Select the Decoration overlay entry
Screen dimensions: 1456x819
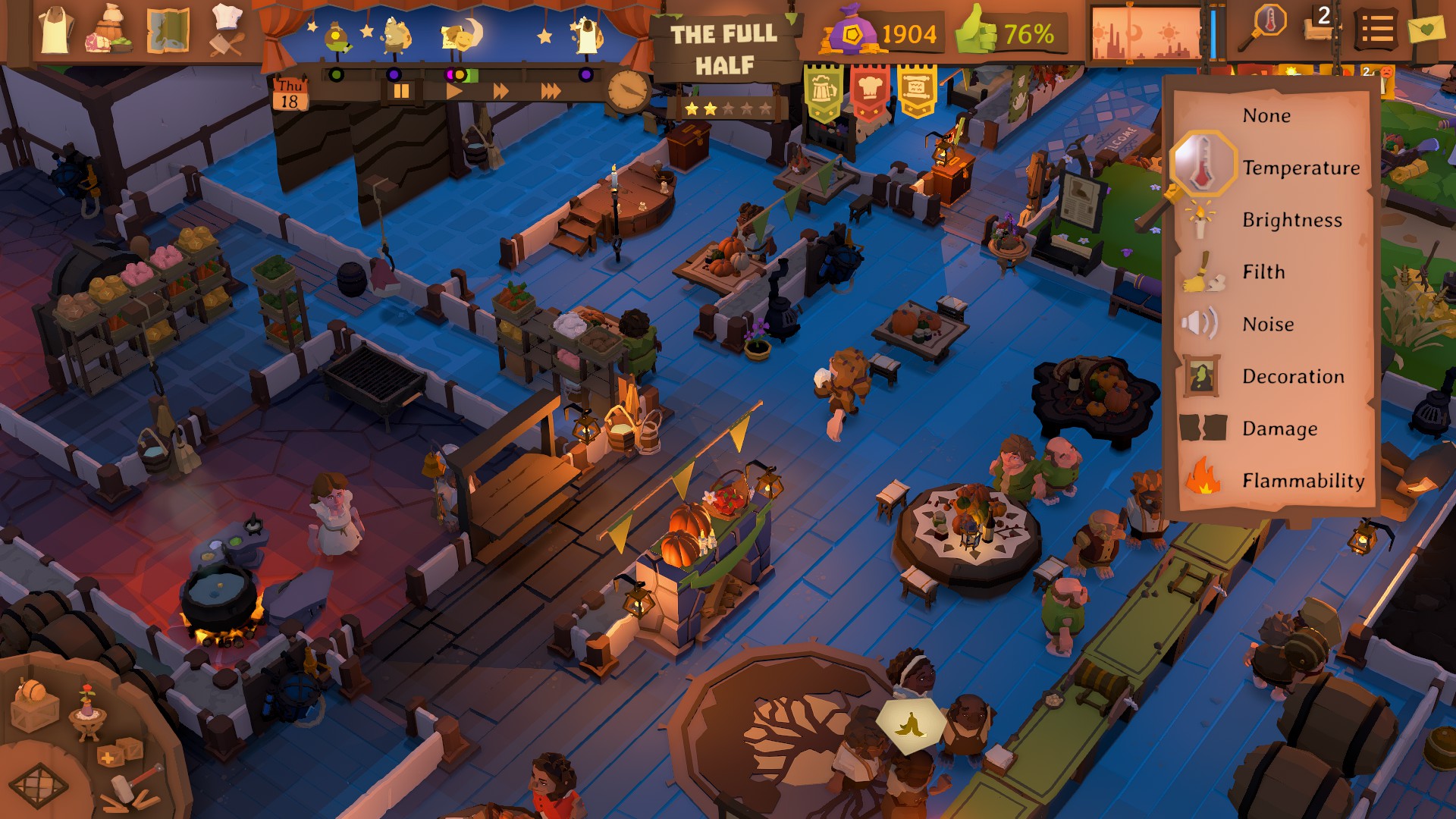(1292, 376)
